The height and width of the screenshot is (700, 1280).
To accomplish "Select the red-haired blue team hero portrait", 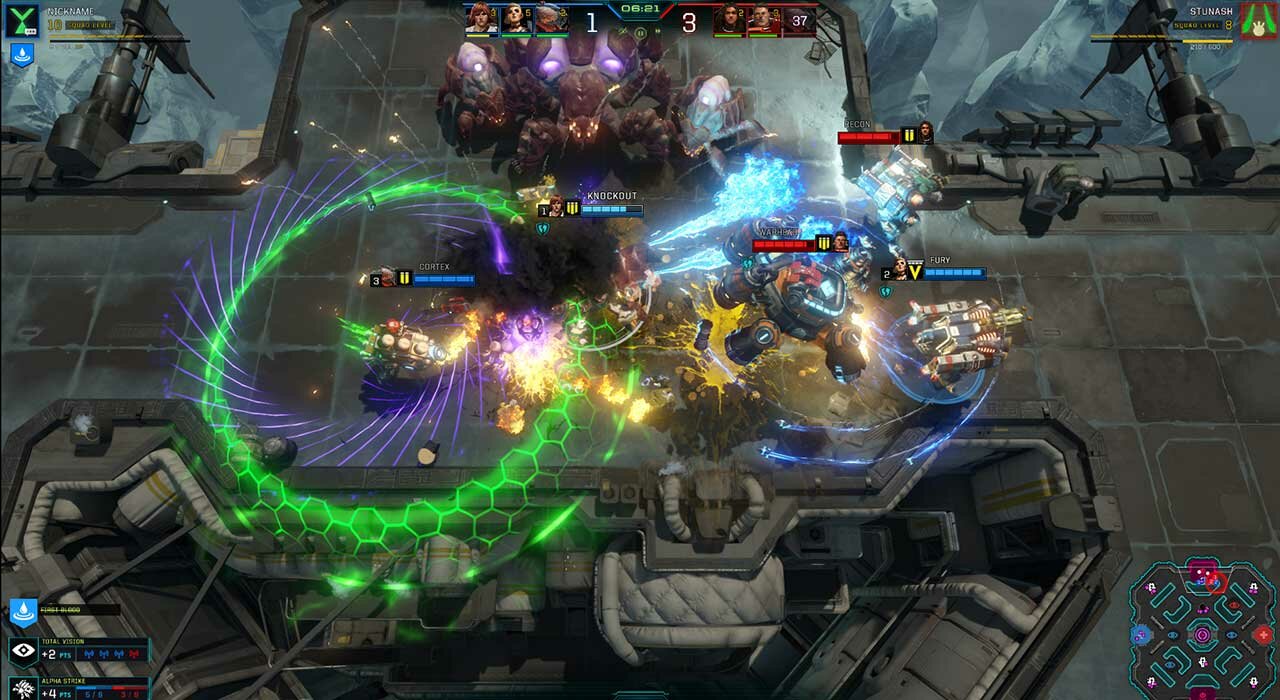I will pyautogui.click(x=481, y=18).
